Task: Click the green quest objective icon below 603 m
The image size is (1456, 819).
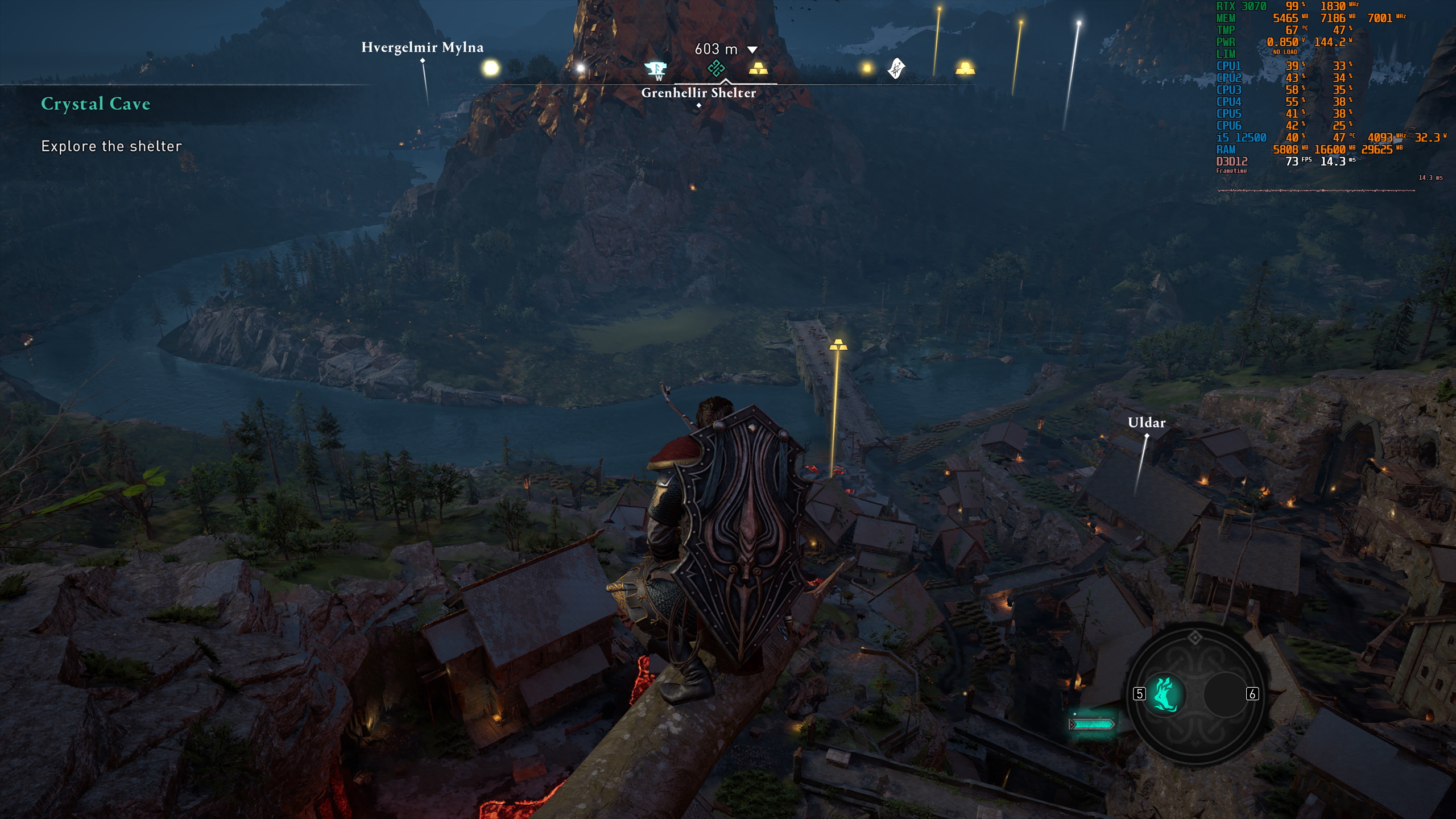Action: click(x=716, y=68)
